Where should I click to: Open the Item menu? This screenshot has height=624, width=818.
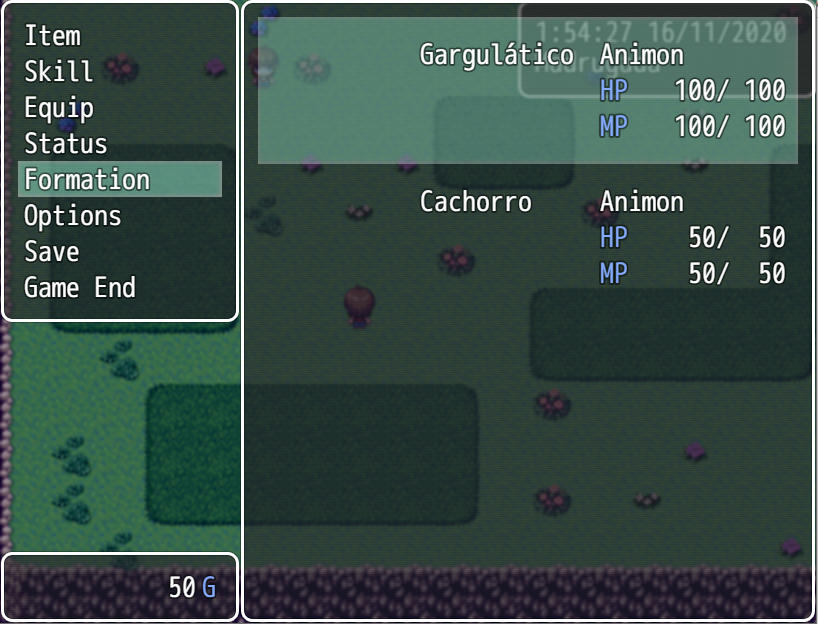point(53,36)
